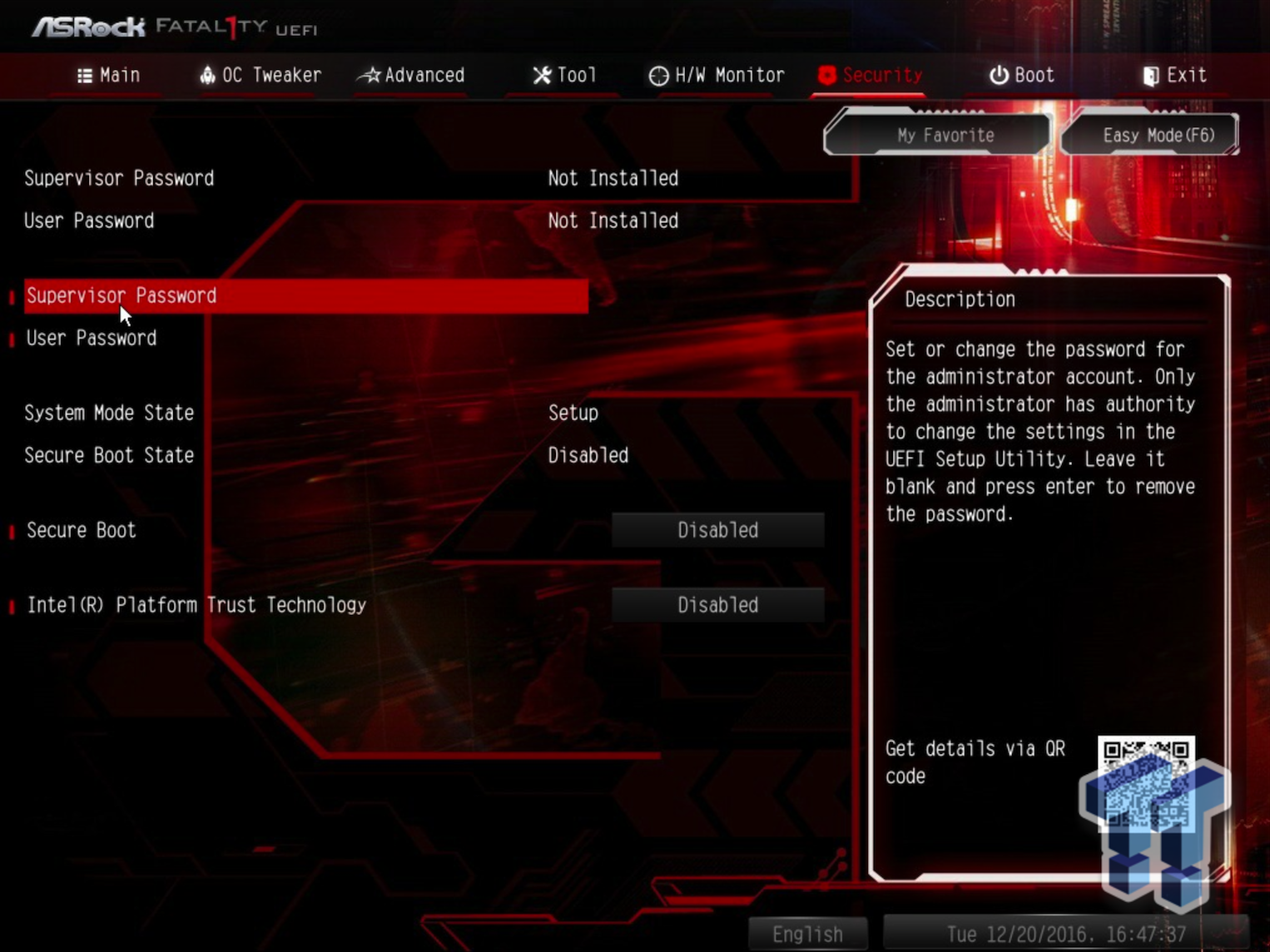Enable Secure Boot by clicking Disabled
Screen dimensions: 1270x952
pos(717,530)
